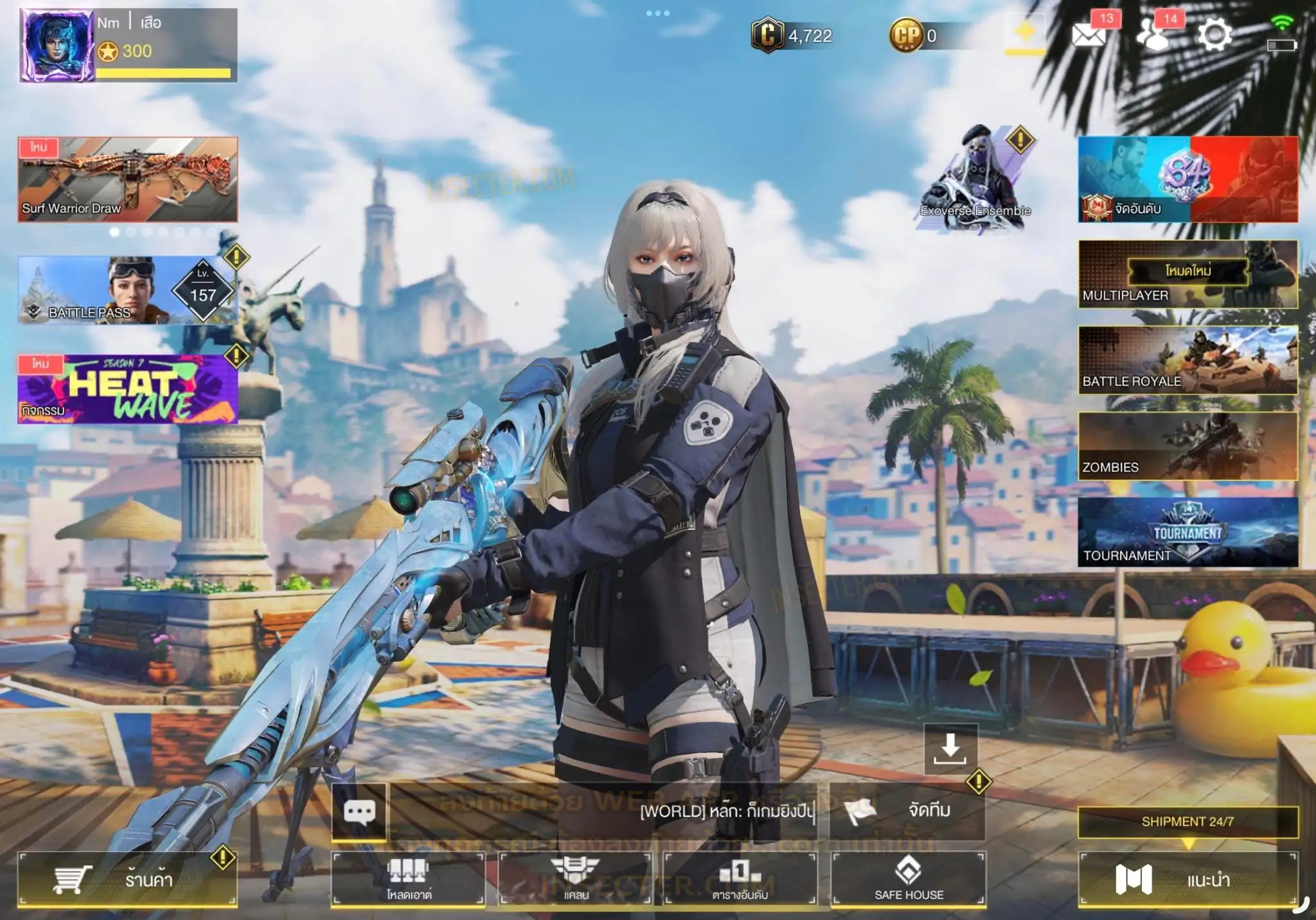Add CP with the plus button
Viewport: 1316px width, 920px height.
tap(1025, 32)
